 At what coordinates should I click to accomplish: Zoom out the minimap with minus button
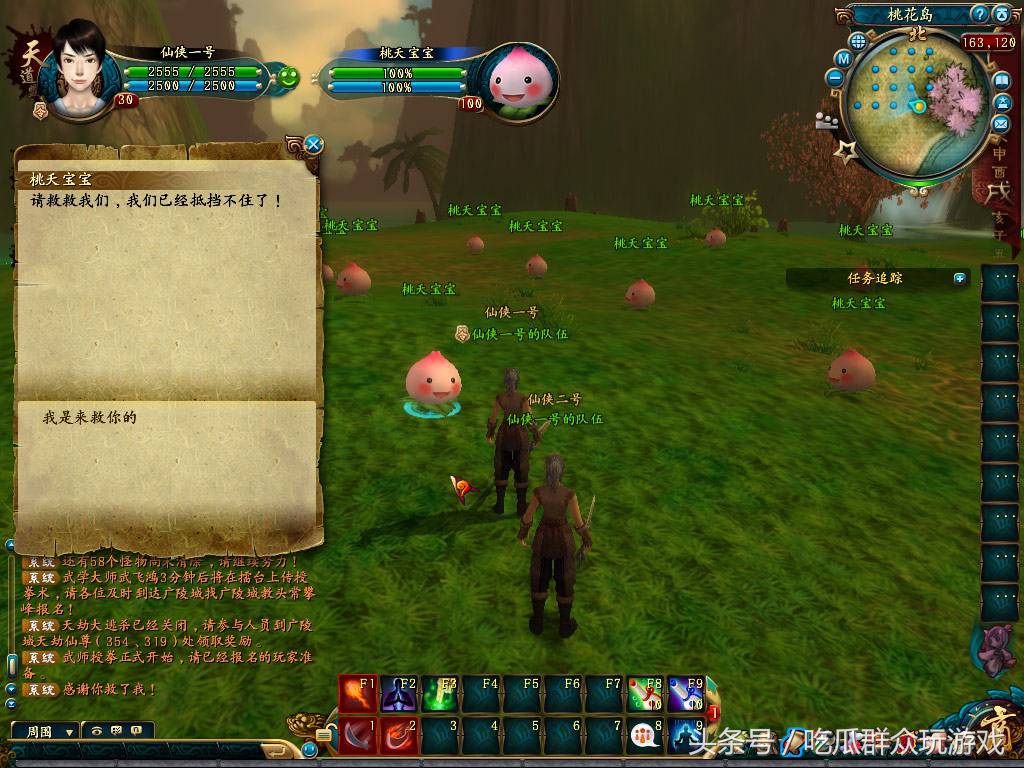coord(835,77)
